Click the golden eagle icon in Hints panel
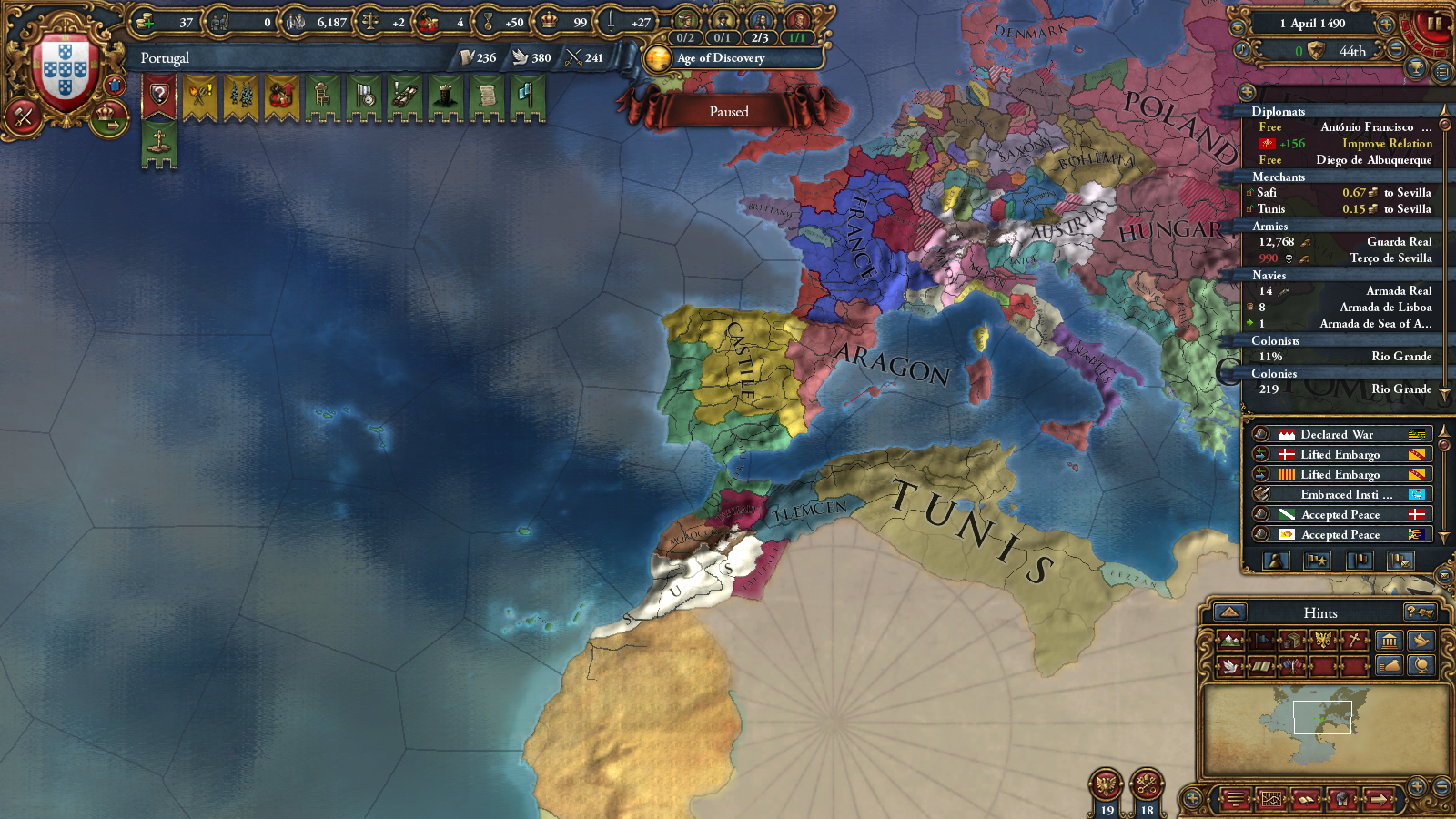The image size is (1456, 819). click(1323, 640)
